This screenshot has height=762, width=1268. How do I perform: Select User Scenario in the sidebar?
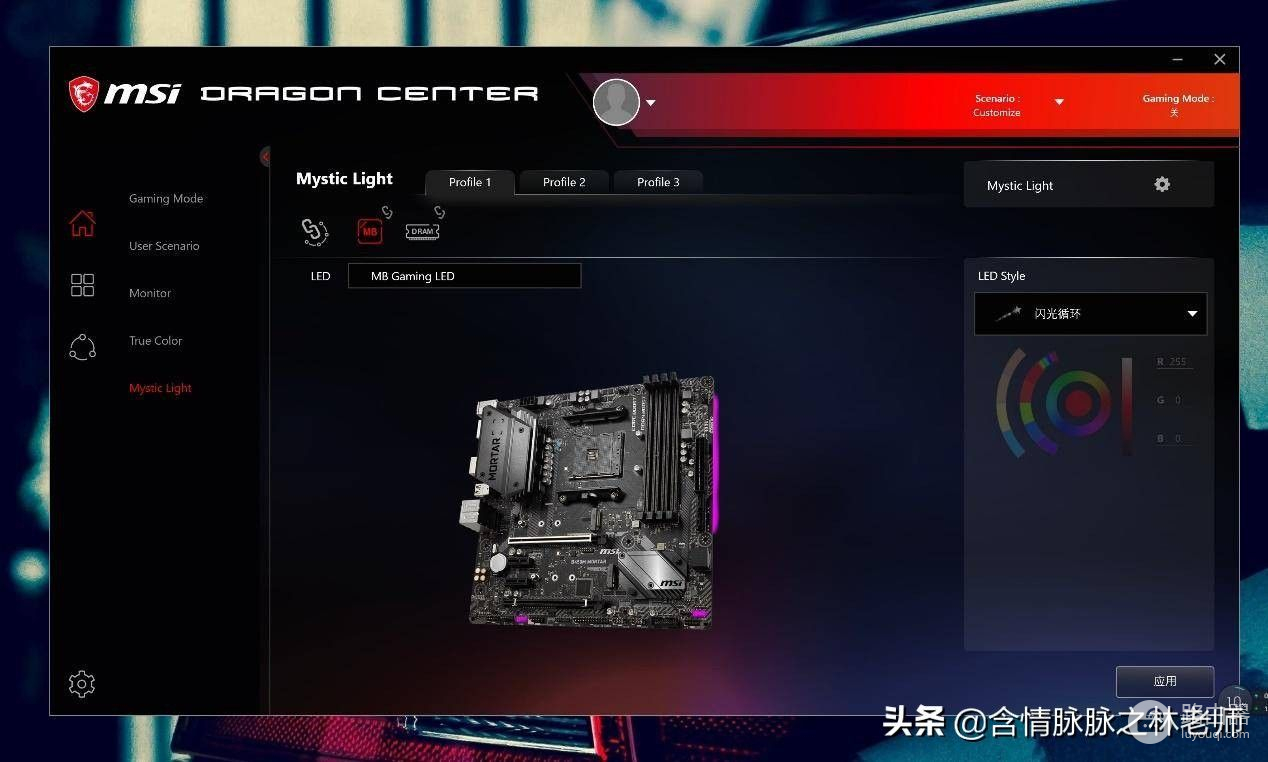coord(164,246)
